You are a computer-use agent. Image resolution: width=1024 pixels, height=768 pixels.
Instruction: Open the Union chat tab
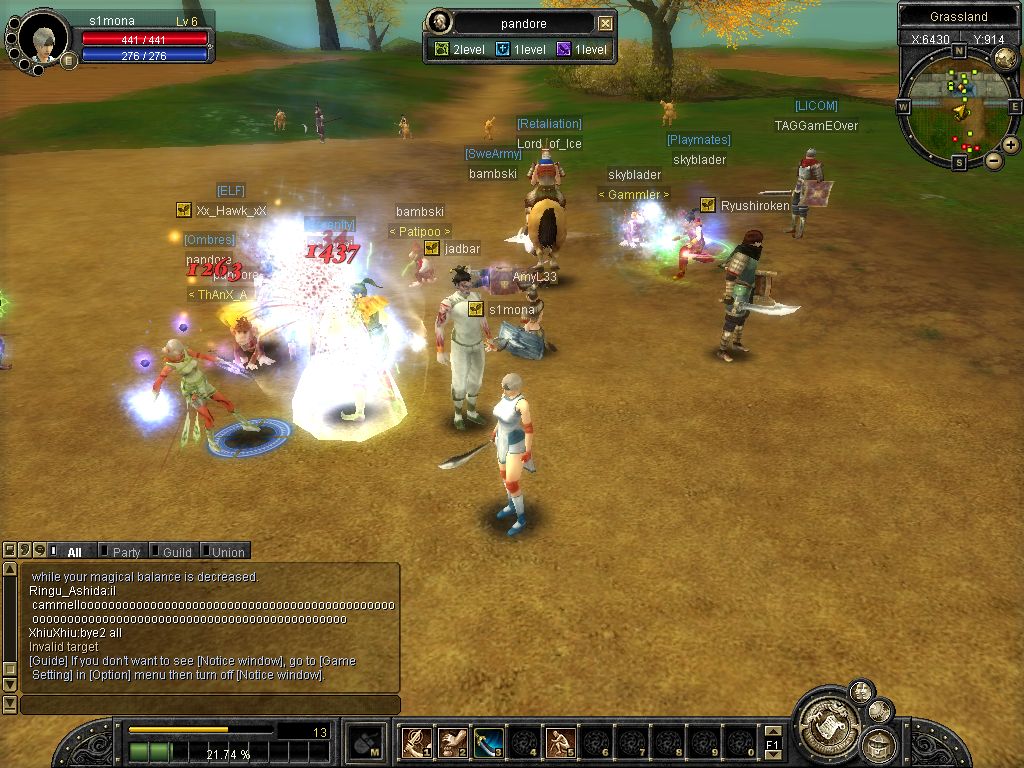tap(225, 551)
